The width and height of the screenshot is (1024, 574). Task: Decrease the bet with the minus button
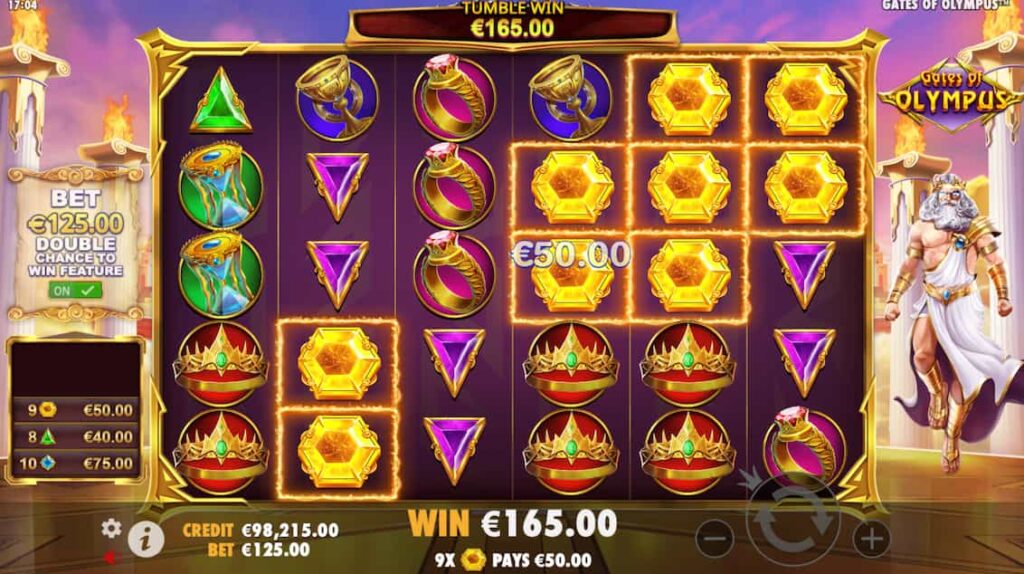[x=714, y=540]
